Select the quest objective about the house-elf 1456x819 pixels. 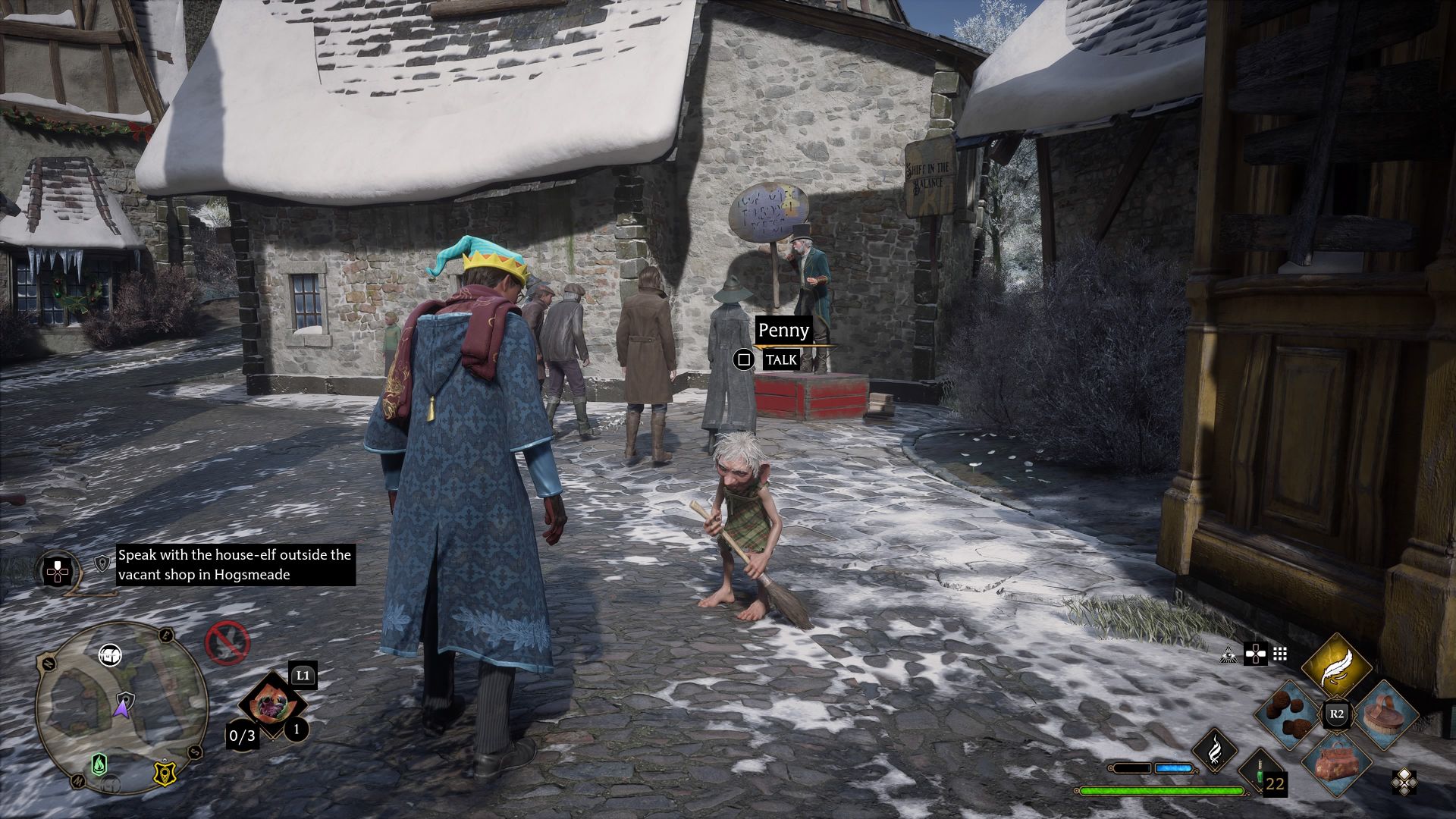pos(235,565)
